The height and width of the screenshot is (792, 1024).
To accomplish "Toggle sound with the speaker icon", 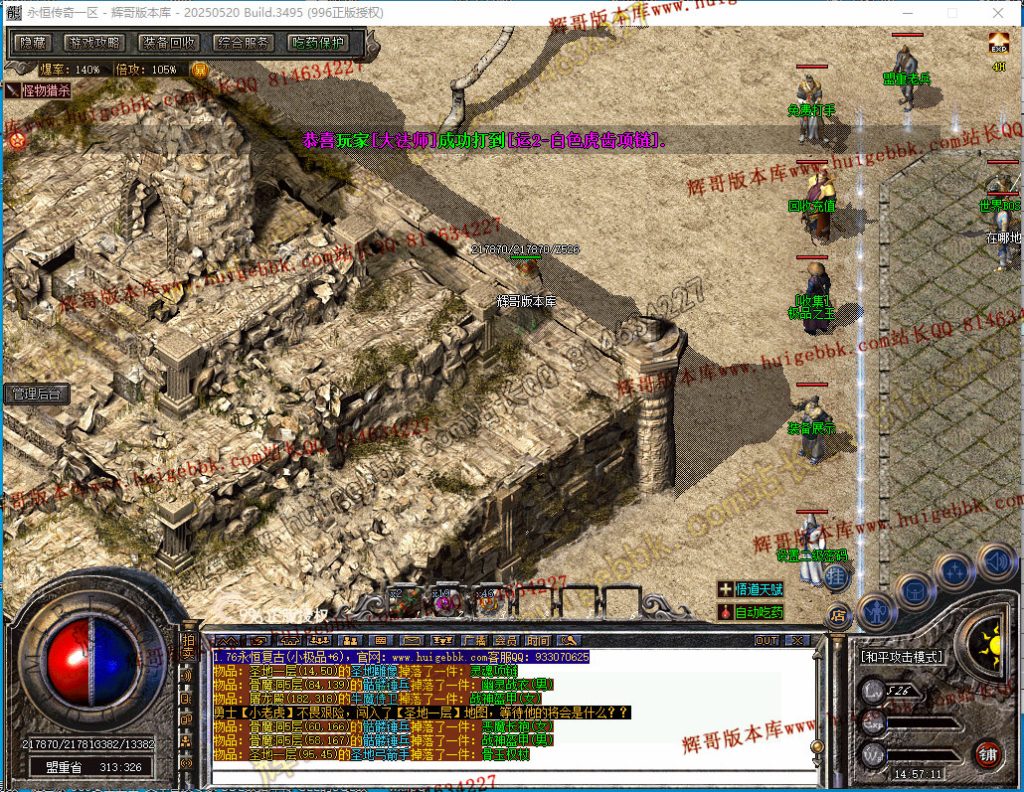I will [x=996, y=561].
